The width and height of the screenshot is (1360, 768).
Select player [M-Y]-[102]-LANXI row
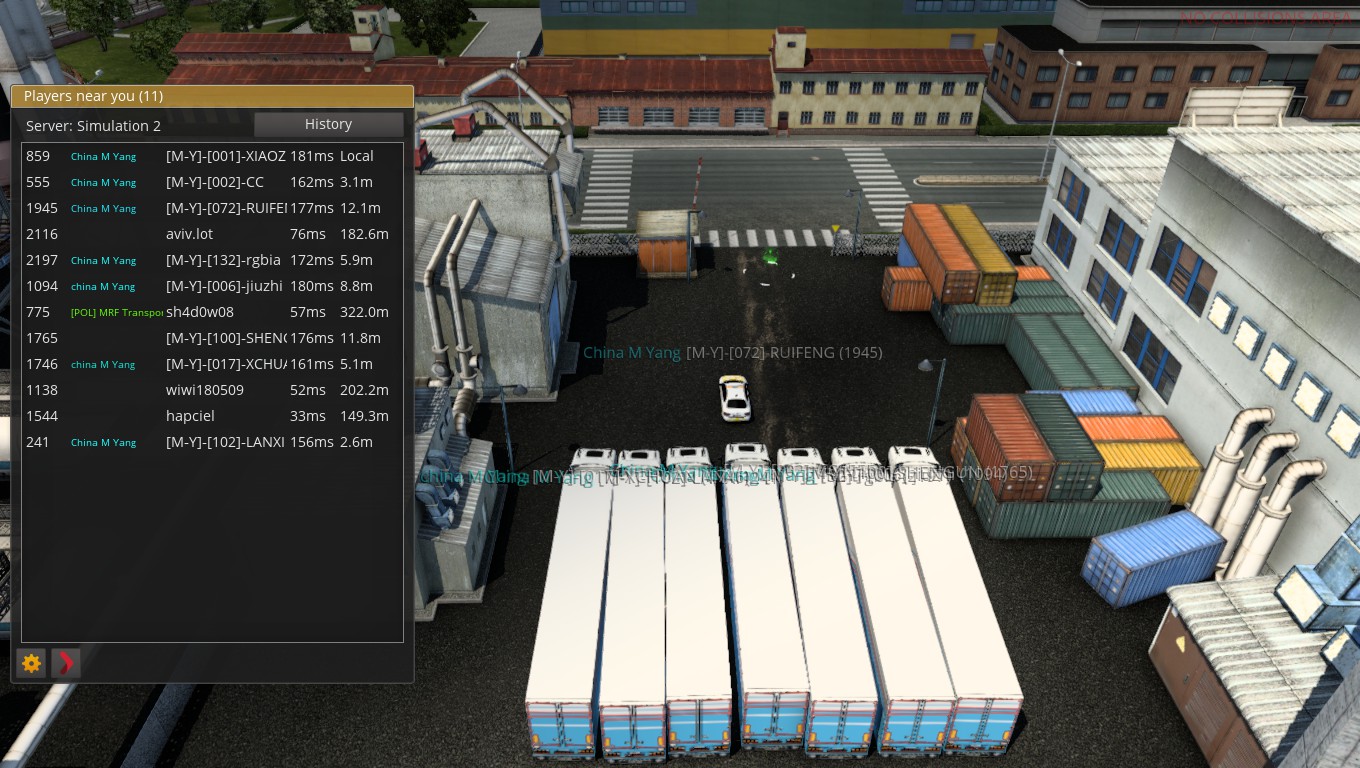[225, 442]
